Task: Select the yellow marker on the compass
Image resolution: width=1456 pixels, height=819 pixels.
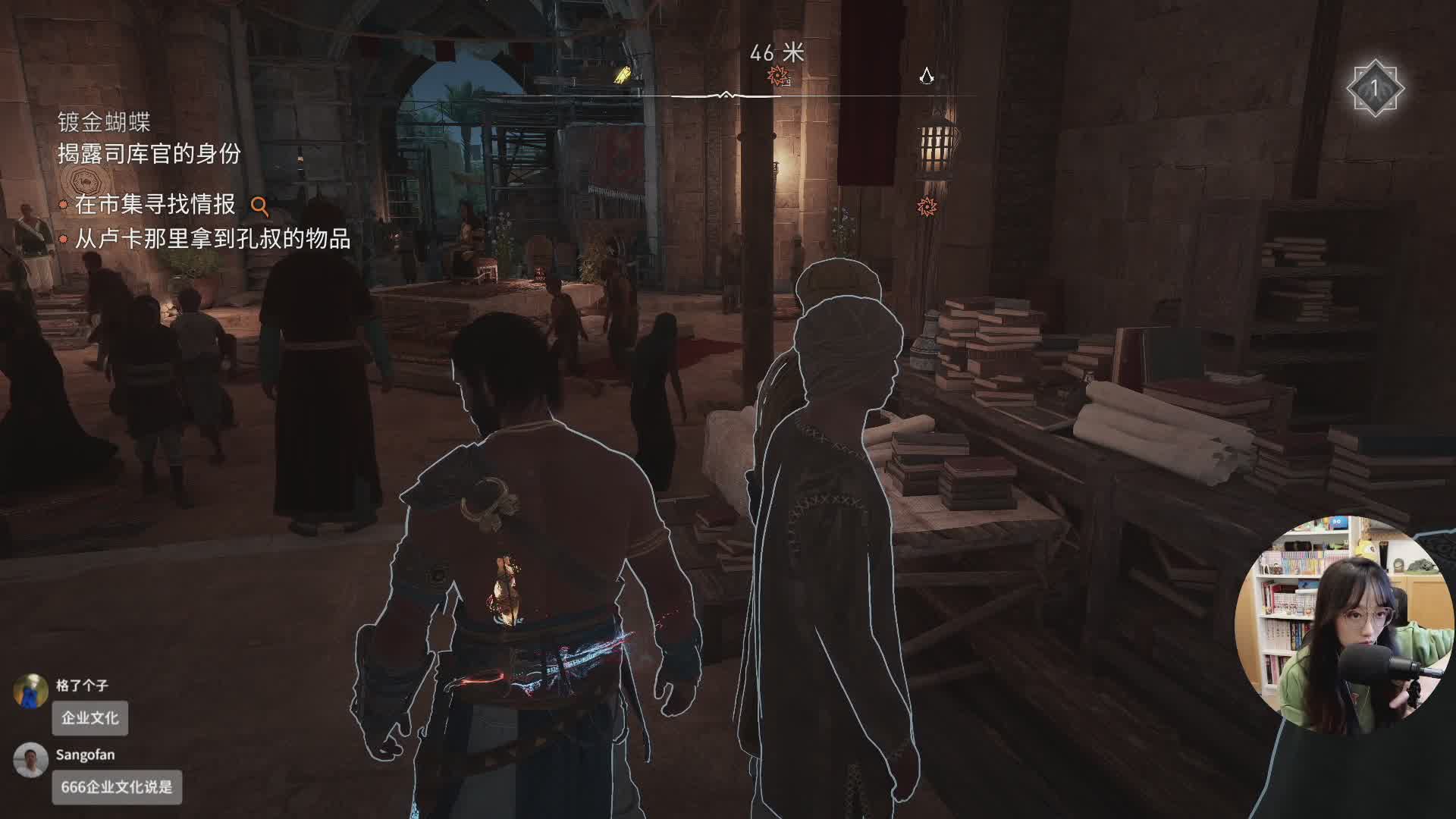Action: [623, 74]
